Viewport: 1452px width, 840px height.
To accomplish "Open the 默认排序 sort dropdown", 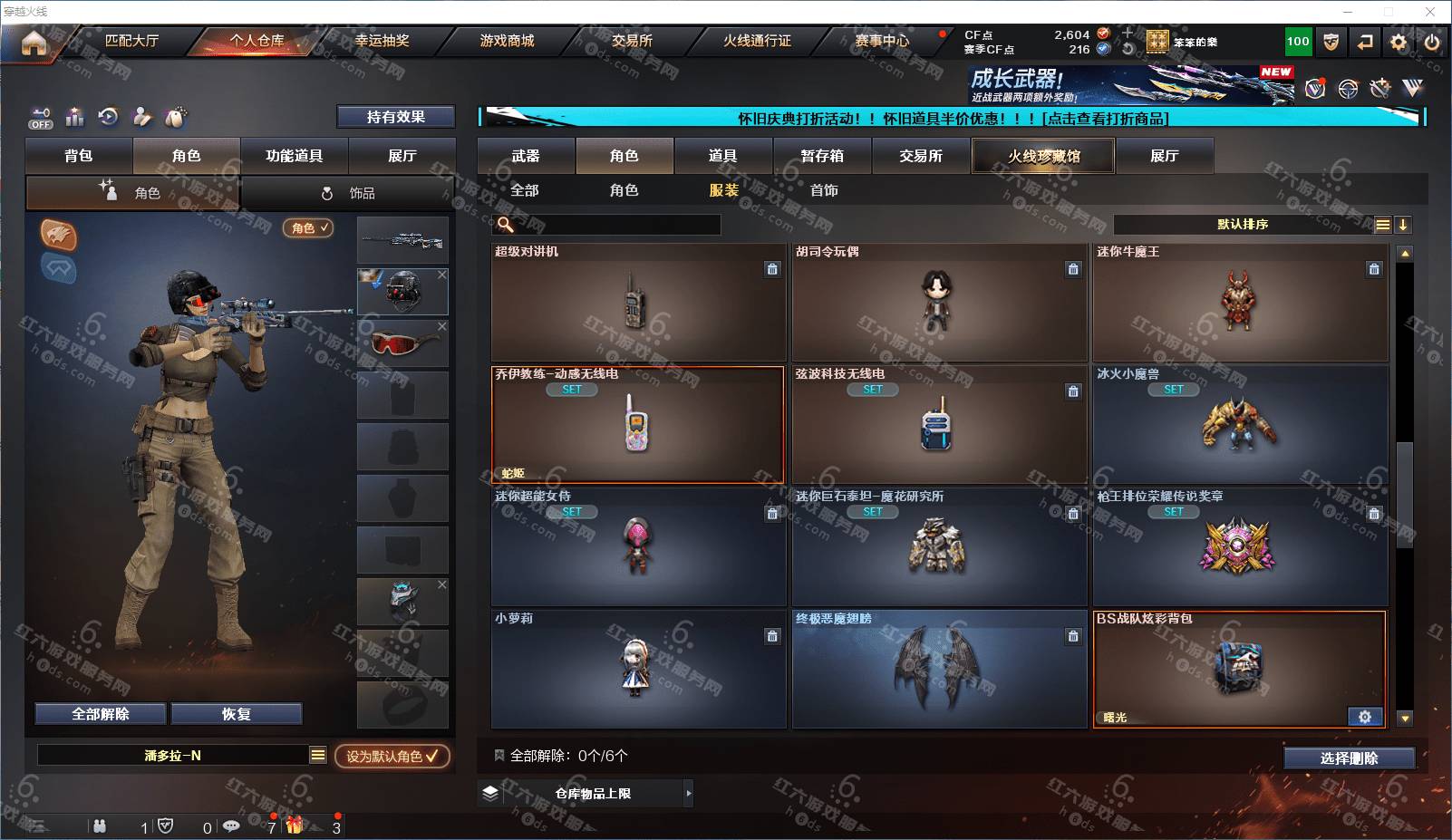I will (1243, 225).
